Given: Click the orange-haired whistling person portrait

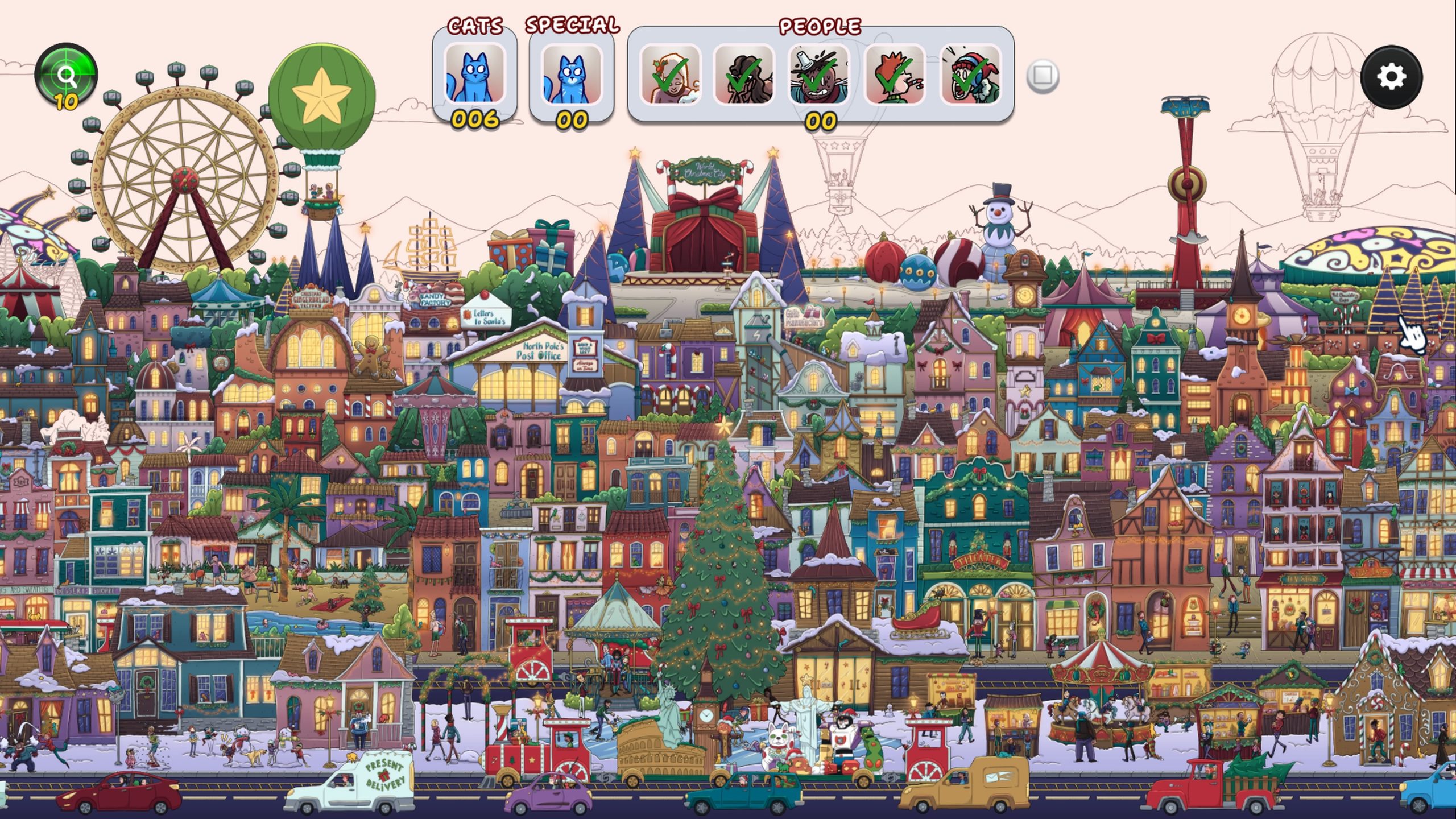Looking at the screenshot, I should click(895, 75).
